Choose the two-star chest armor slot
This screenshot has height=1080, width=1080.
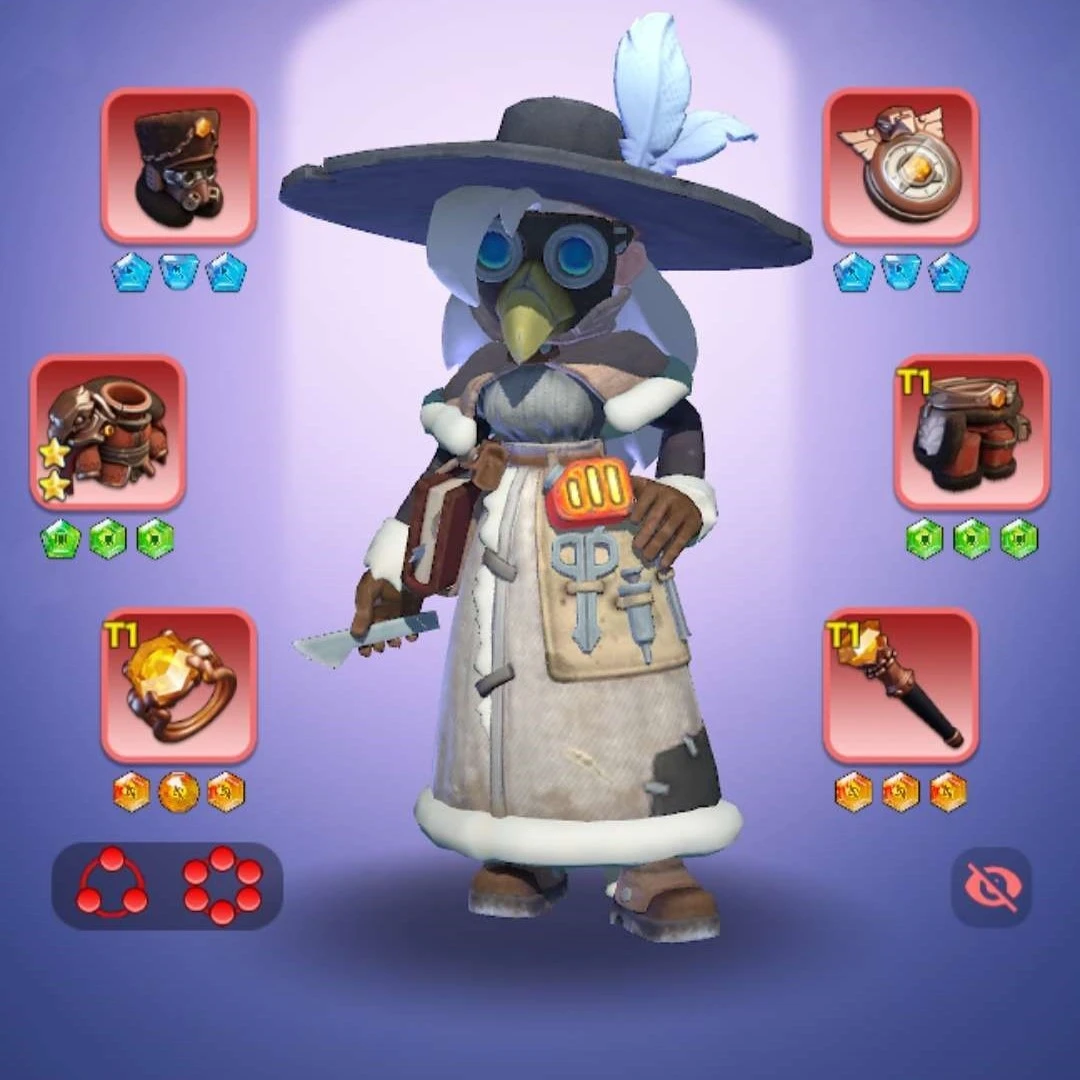pyautogui.click(x=108, y=432)
